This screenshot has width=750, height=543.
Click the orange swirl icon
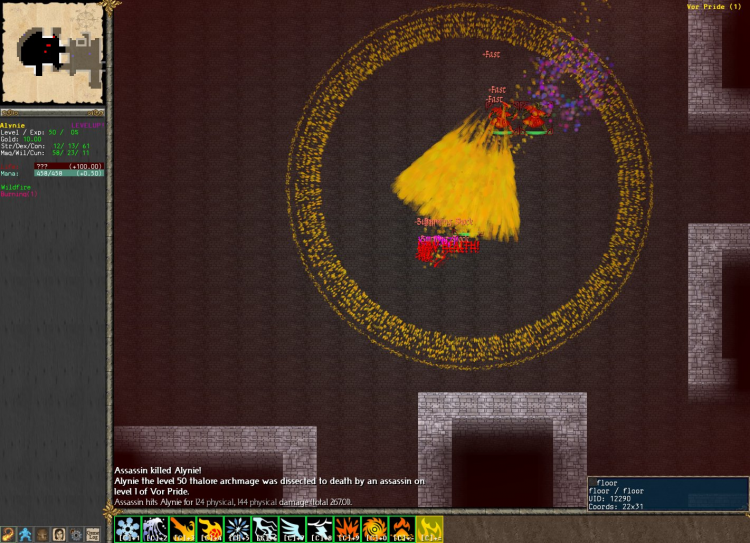point(8,535)
